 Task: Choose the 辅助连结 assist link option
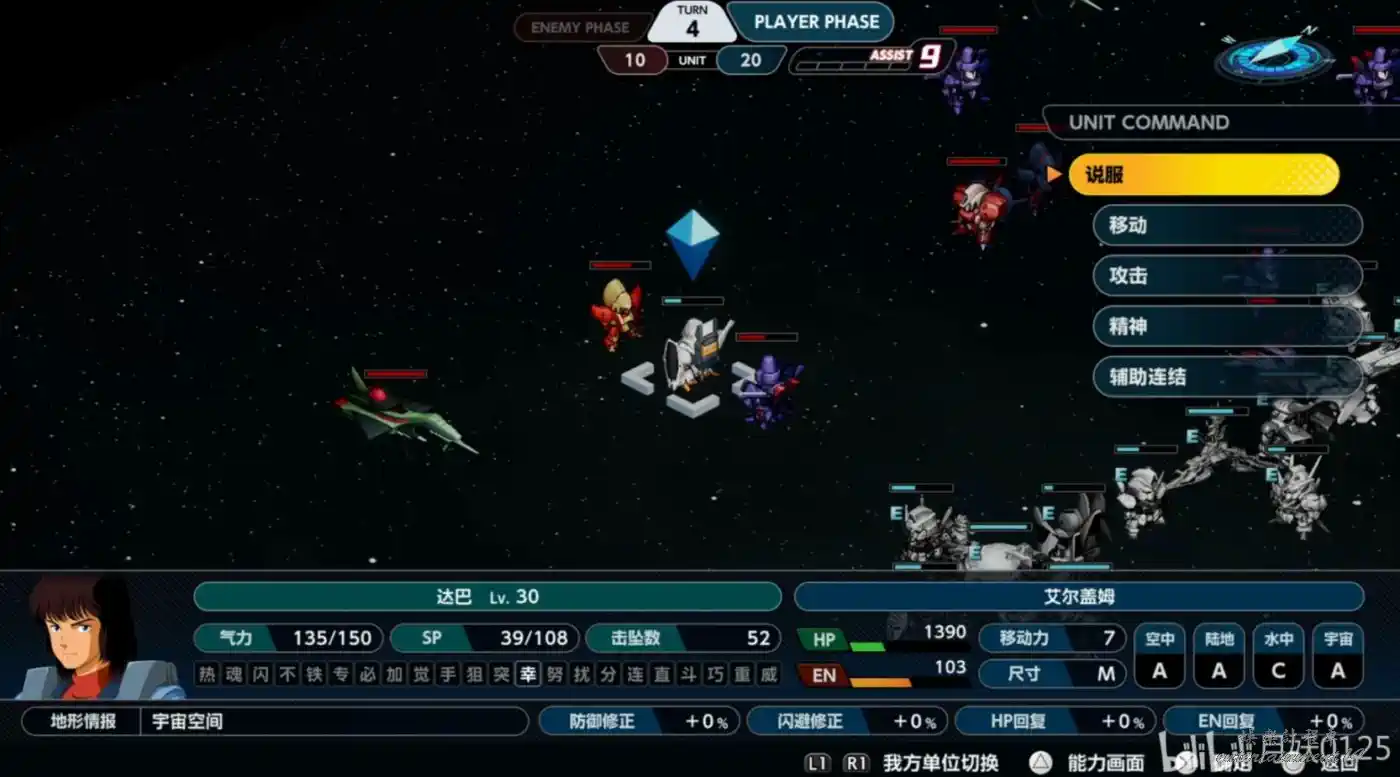tap(1227, 377)
